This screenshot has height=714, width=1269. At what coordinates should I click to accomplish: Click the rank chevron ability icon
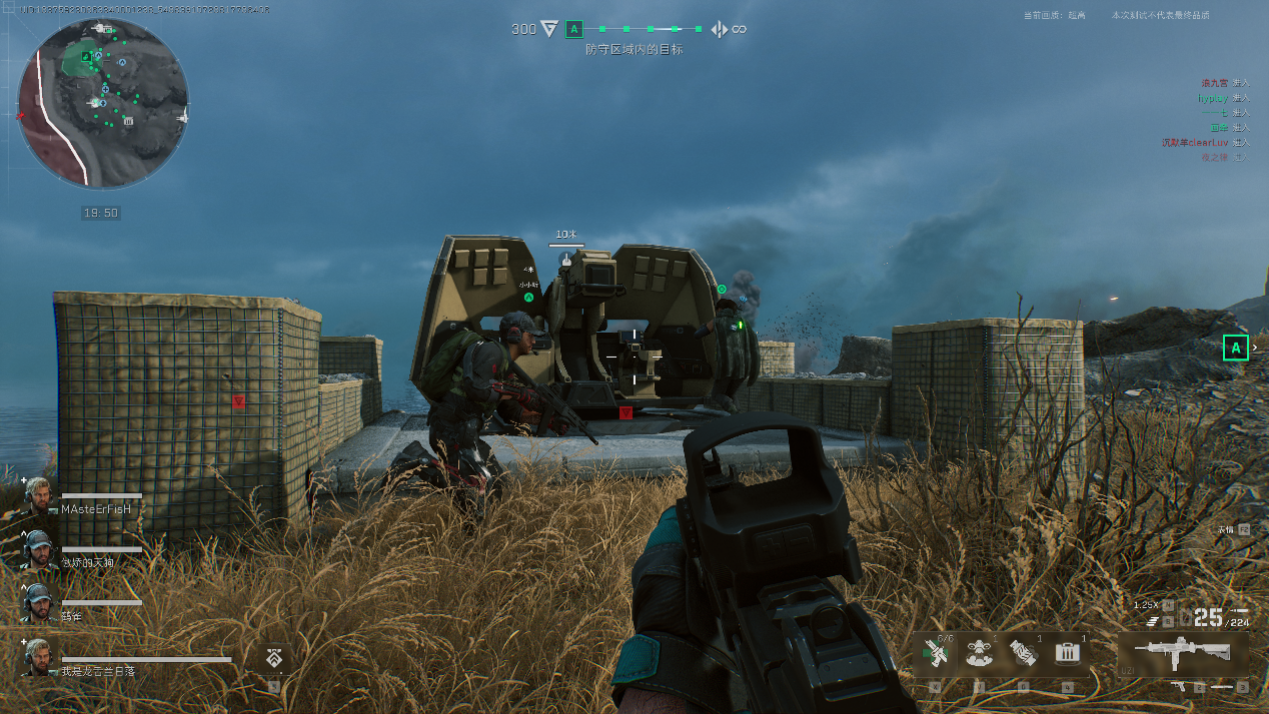pyautogui.click(x=274, y=657)
